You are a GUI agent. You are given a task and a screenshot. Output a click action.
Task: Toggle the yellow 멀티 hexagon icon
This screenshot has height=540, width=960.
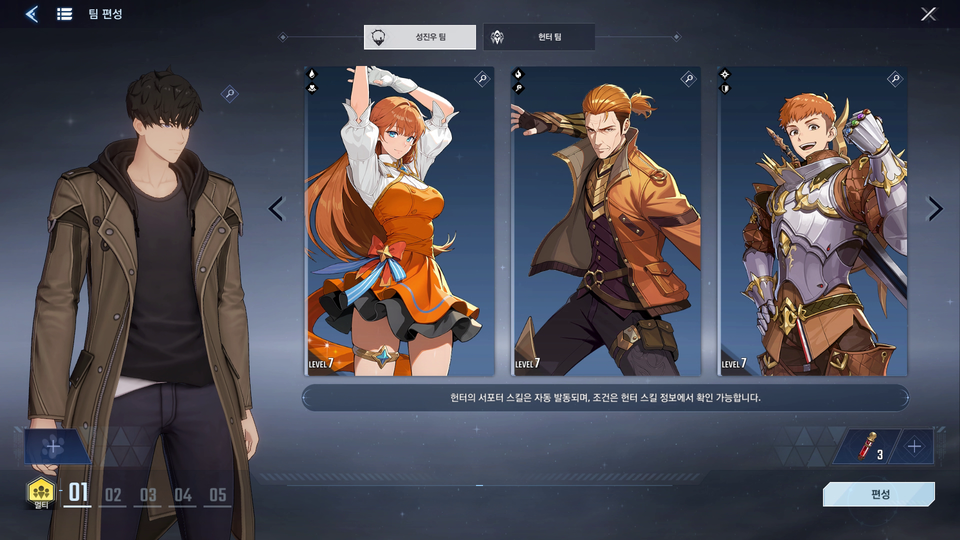[x=41, y=491]
